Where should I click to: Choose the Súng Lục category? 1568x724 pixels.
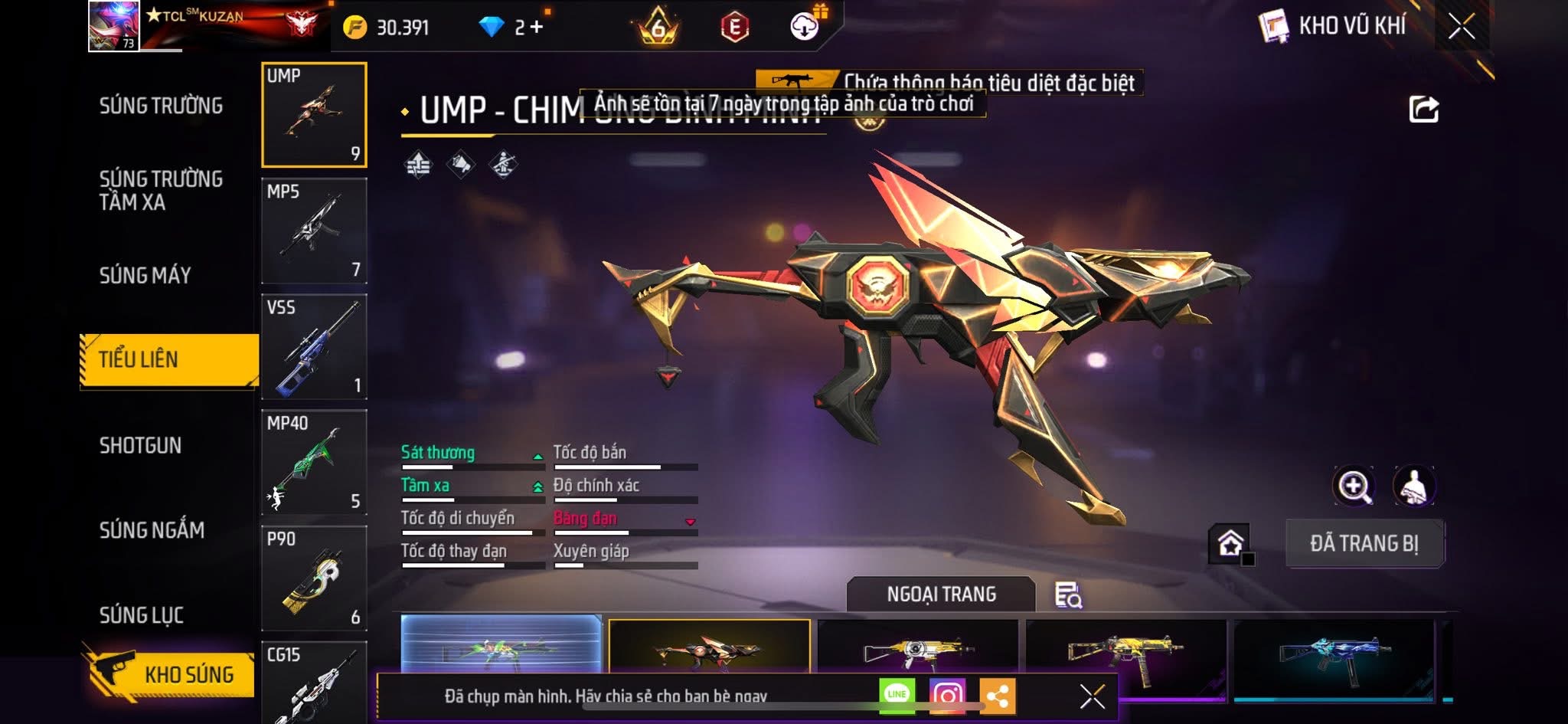click(141, 614)
